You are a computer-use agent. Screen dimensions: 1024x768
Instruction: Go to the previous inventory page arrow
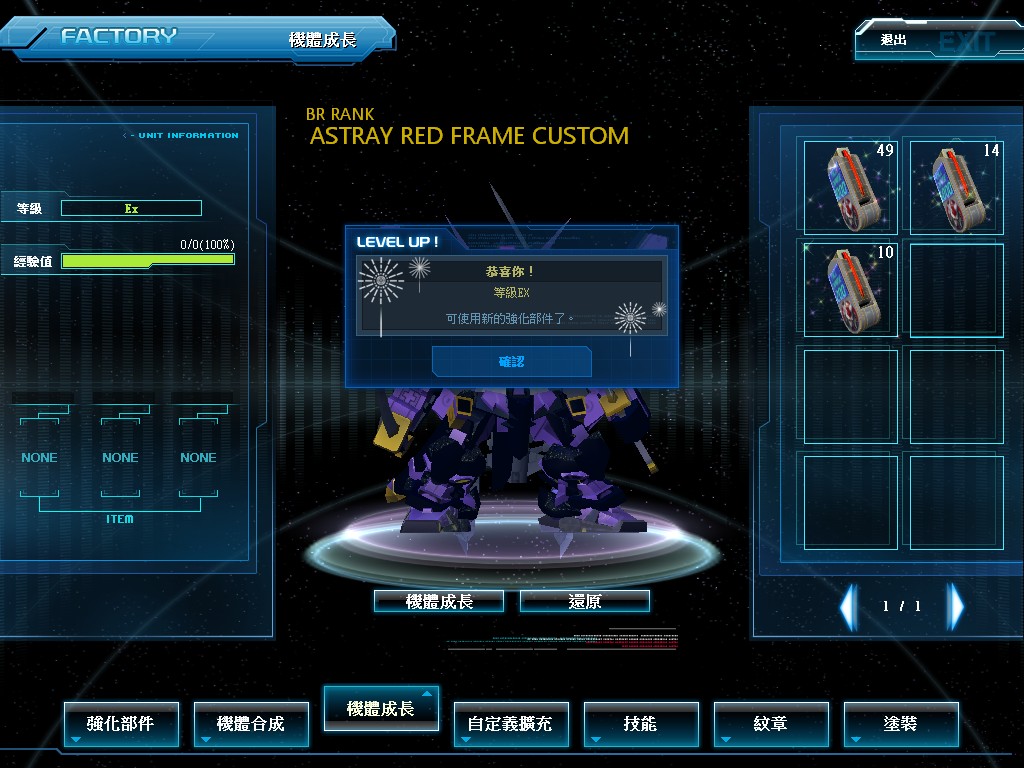[849, 606]
